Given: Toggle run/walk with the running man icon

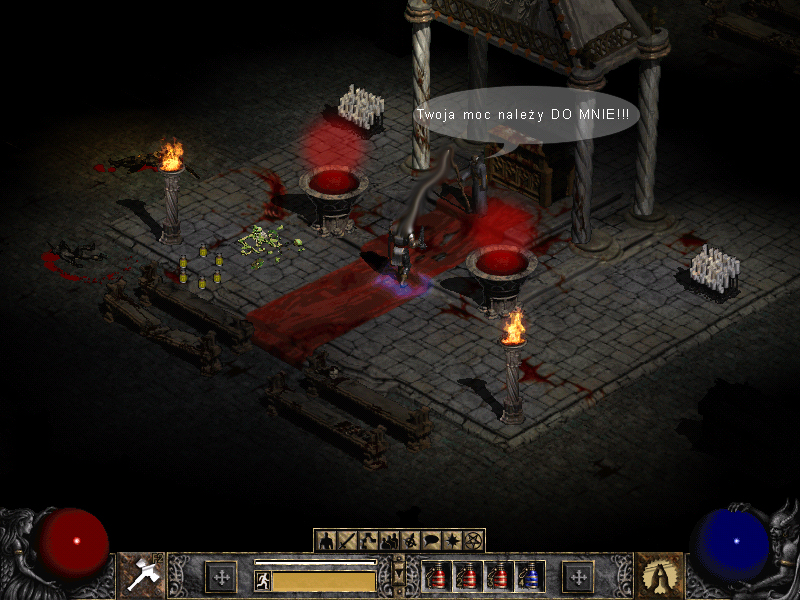Looking at the screenshot, I should click(x=263, y=580).
